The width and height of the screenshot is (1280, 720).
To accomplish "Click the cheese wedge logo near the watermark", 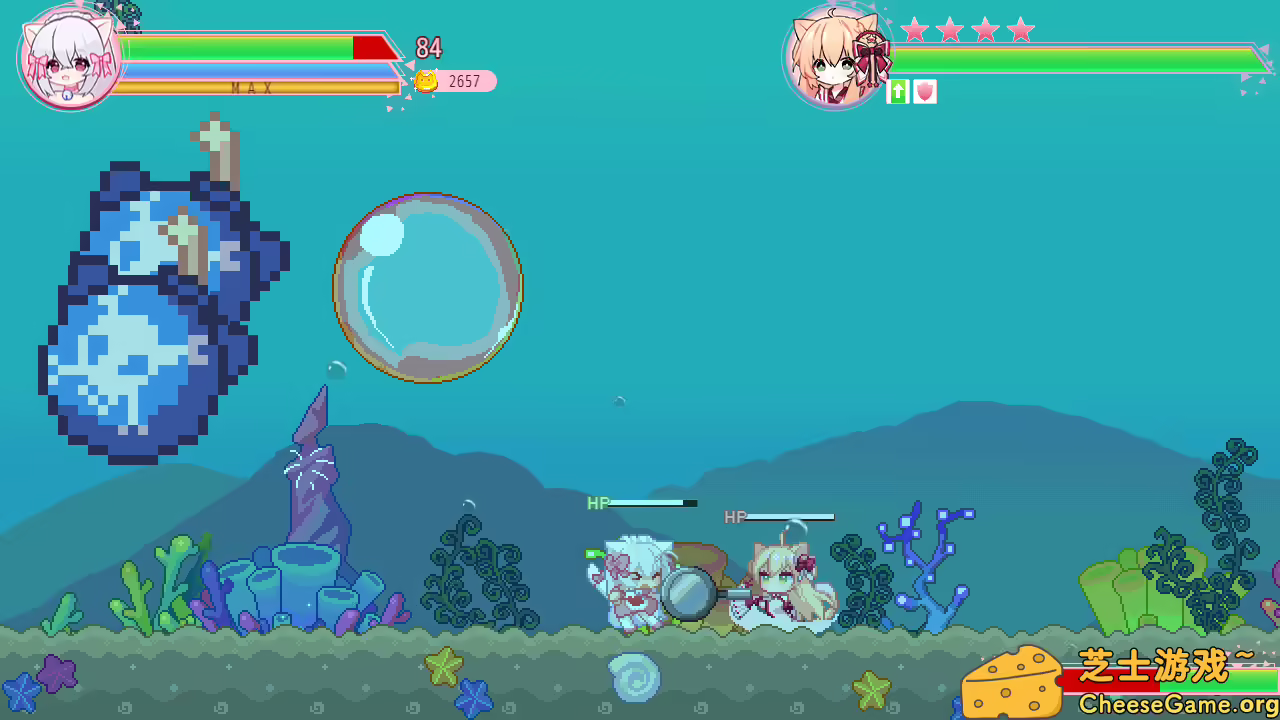I will tap(1010, 683).
